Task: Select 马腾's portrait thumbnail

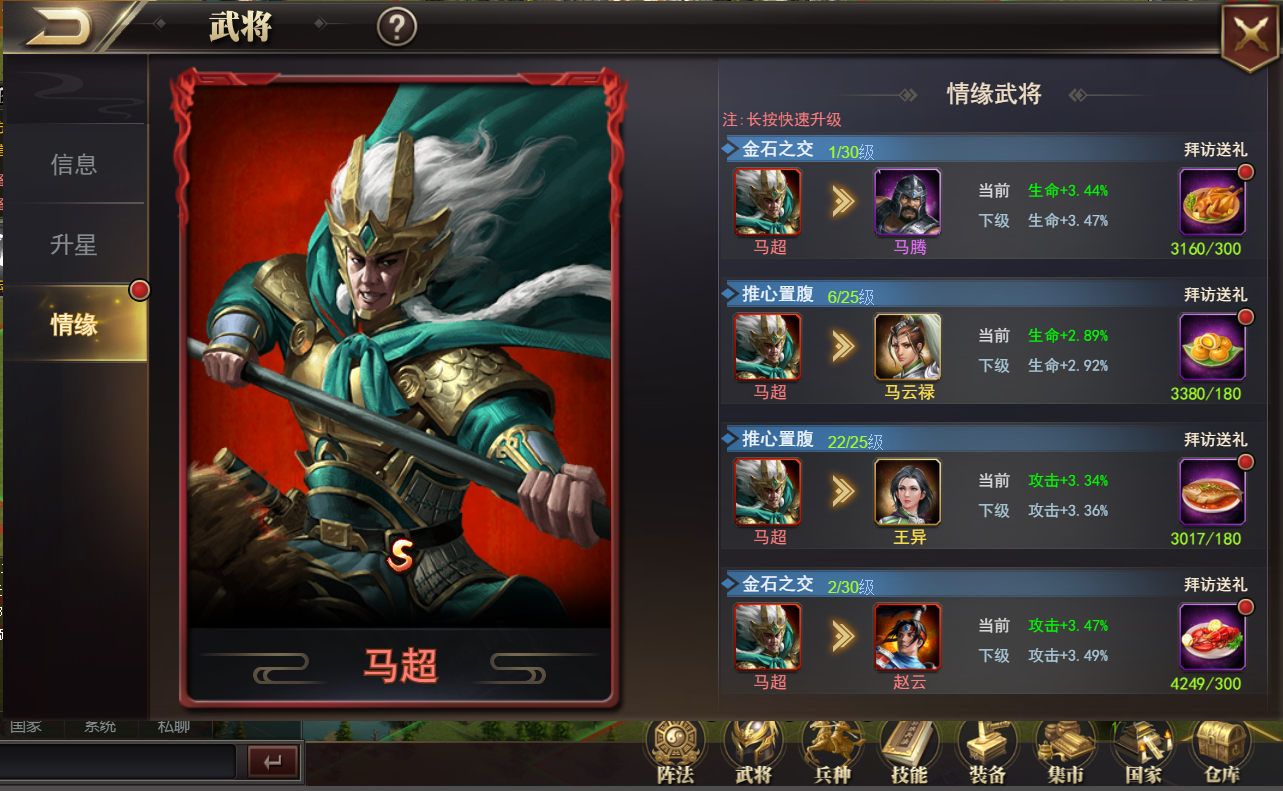Action: [x=907, y=202]
